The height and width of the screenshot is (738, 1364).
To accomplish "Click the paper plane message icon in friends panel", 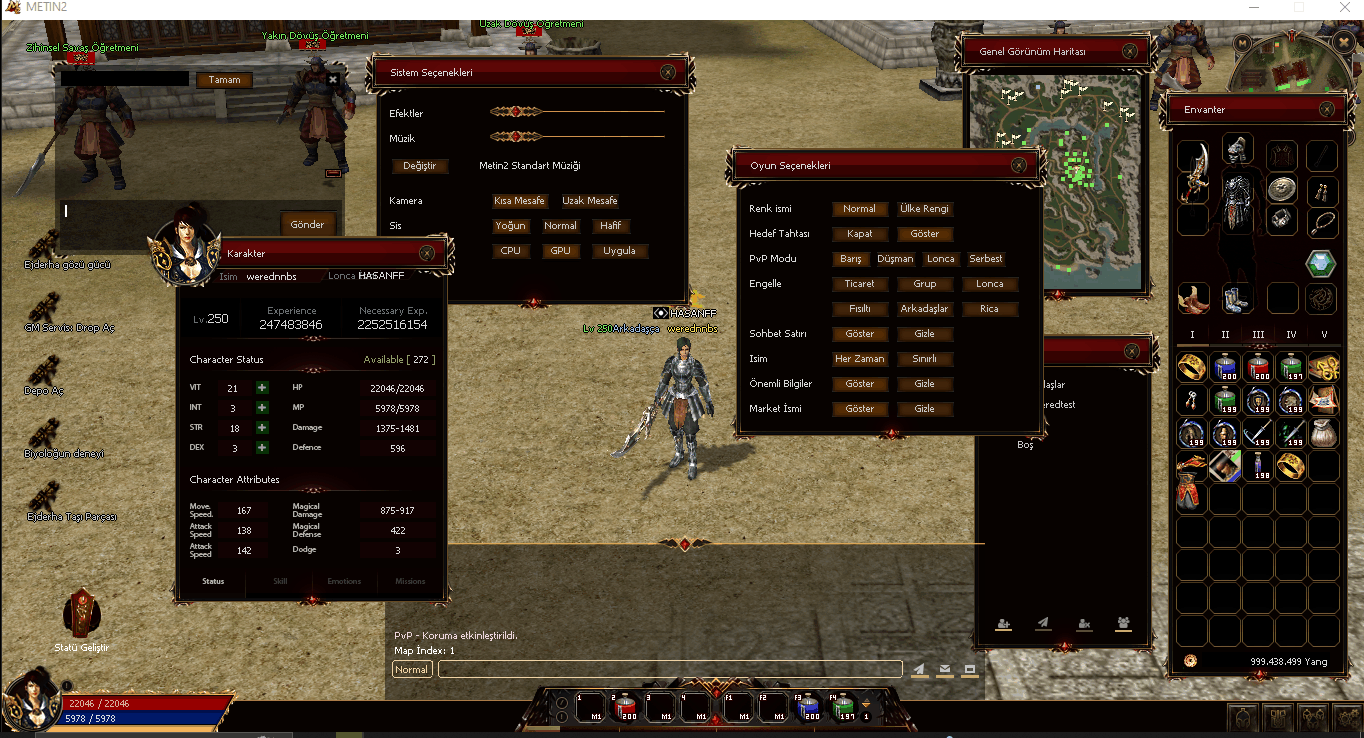I will [x=1042, y=623].
